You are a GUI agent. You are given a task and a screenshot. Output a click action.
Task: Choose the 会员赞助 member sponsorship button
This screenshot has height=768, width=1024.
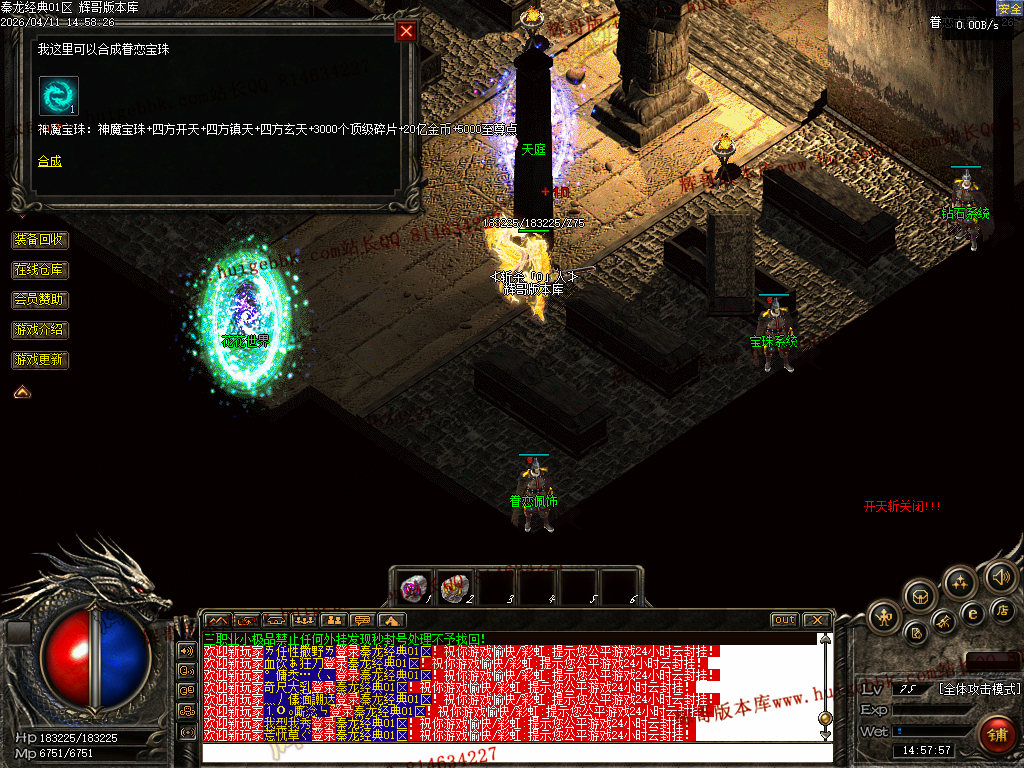(x=40, y=300)
